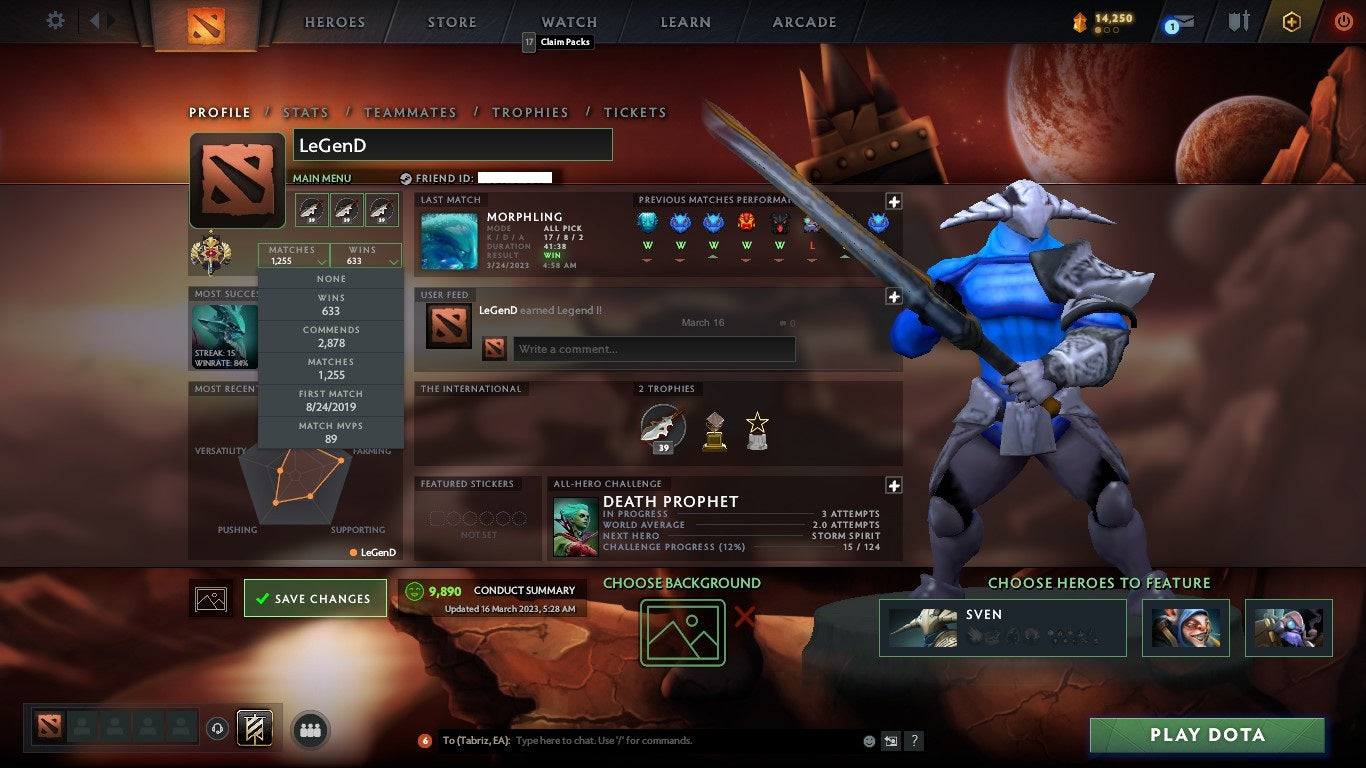Expand the All-Hero Challenge panel
Image resolution: width=1366 pixels, height=768 pixels.
[893, 485]
